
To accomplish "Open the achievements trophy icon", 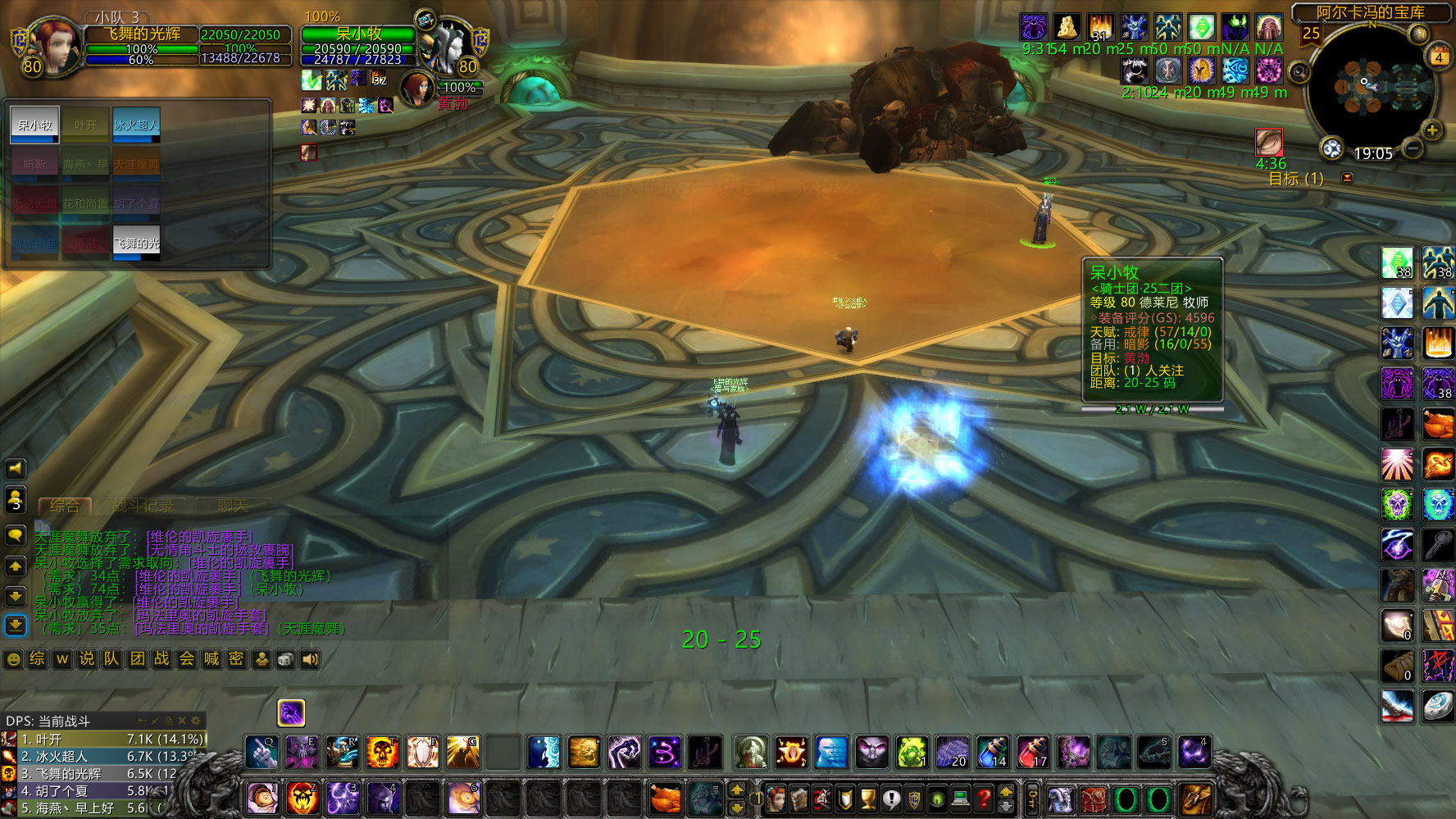I will [x=867, y=798].
